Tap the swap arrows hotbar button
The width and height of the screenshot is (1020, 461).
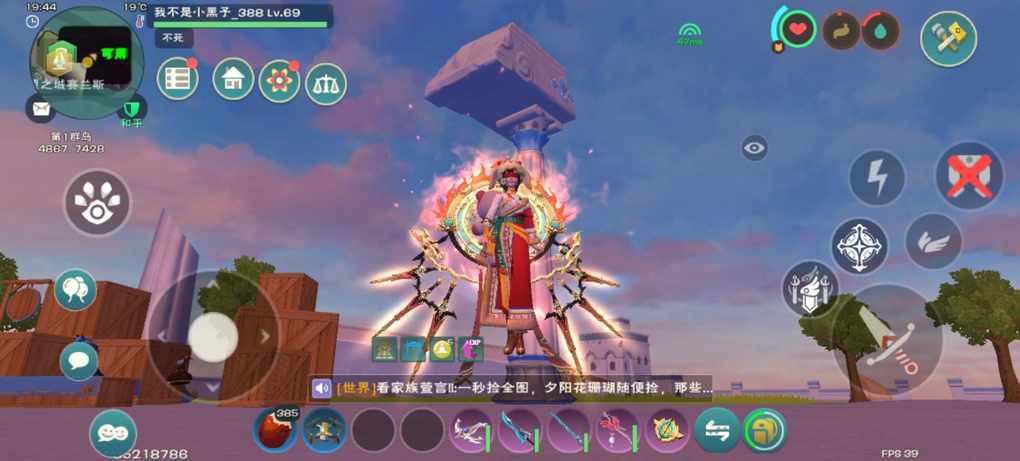tap(716, 431)
